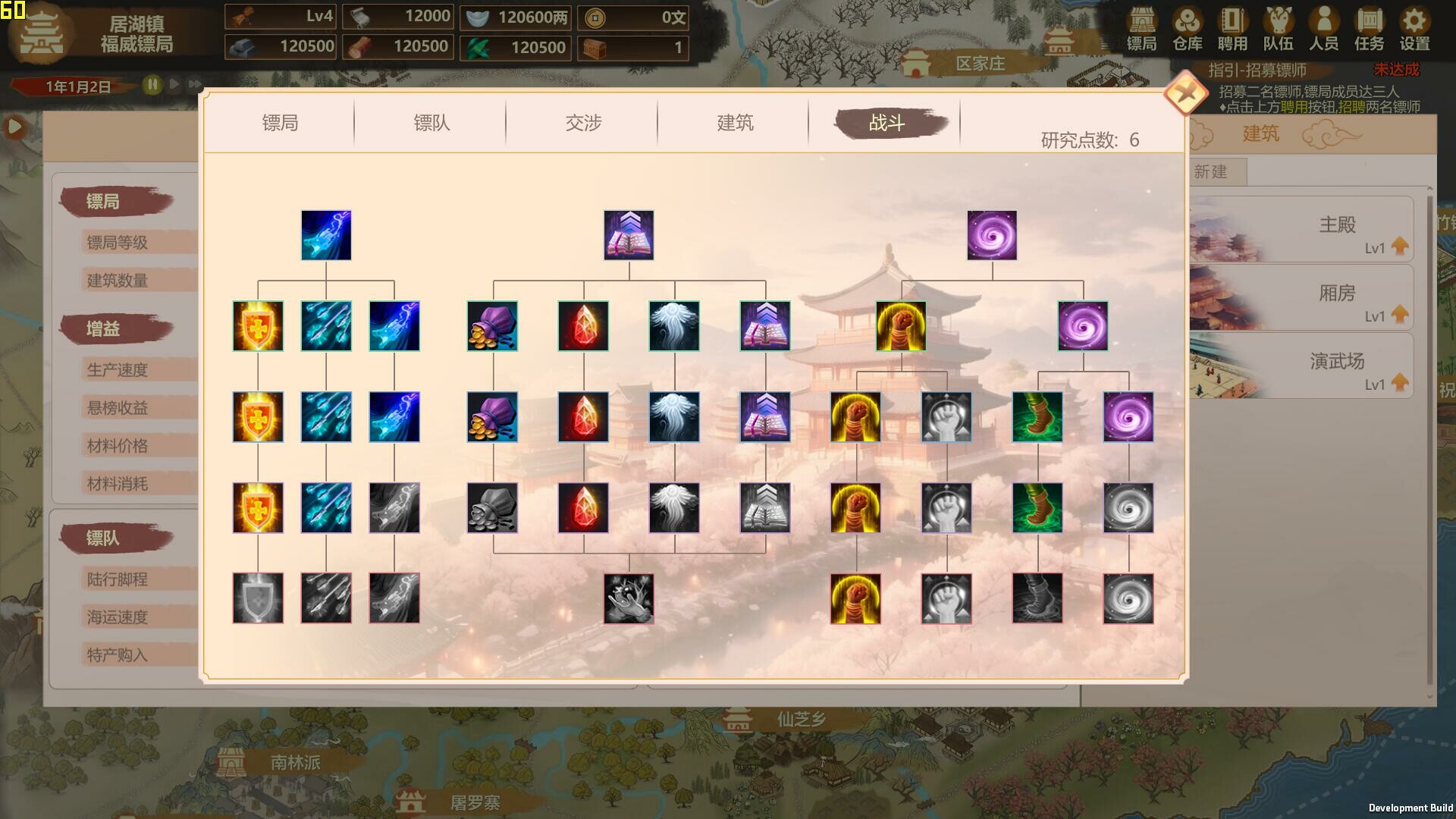Select the blue lightning dragon root skill
The height and width of the screenshot is (819, 1456).
326,235
